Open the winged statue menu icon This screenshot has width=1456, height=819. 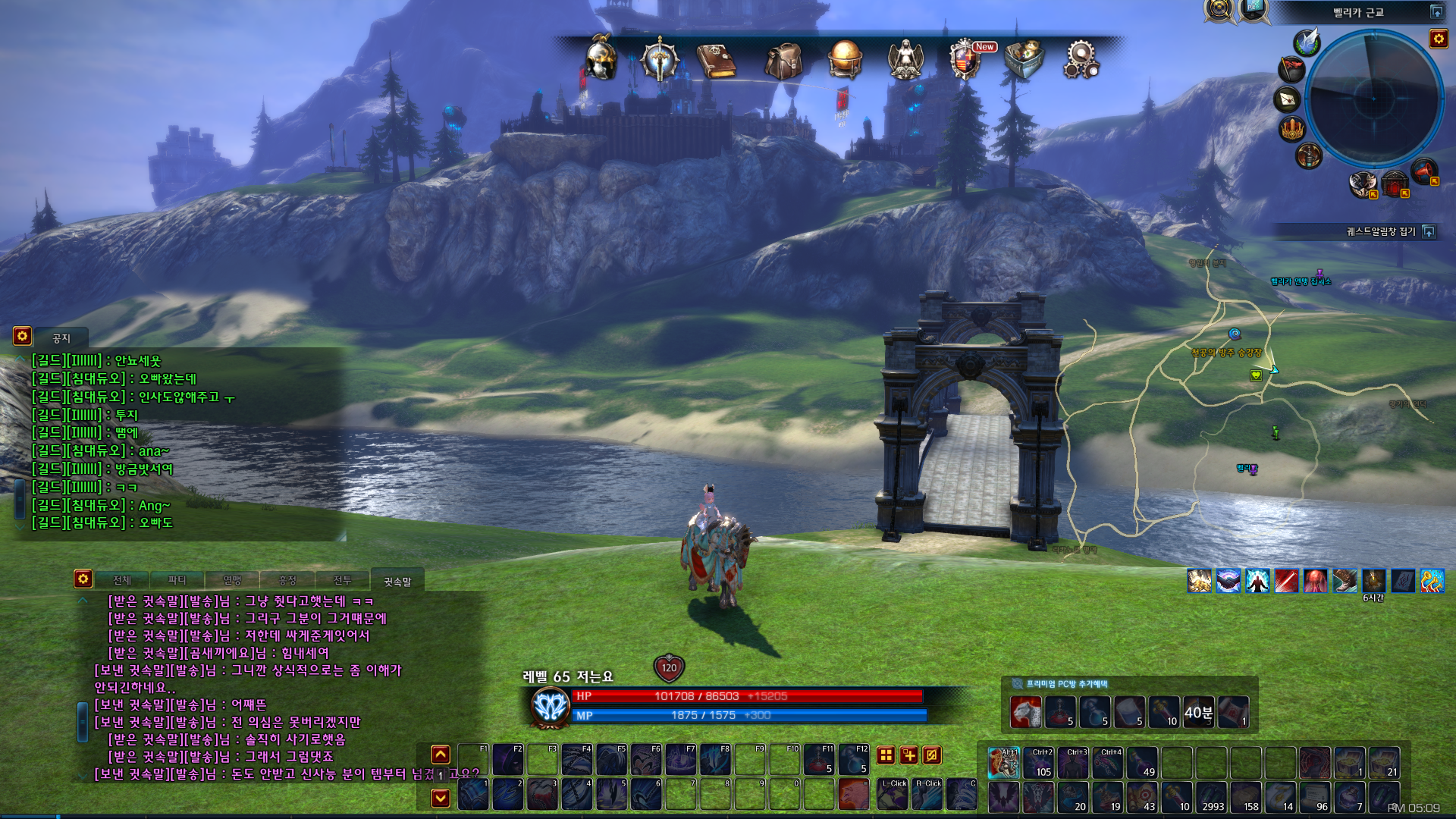pyautogui.click(x=905, y=60)
